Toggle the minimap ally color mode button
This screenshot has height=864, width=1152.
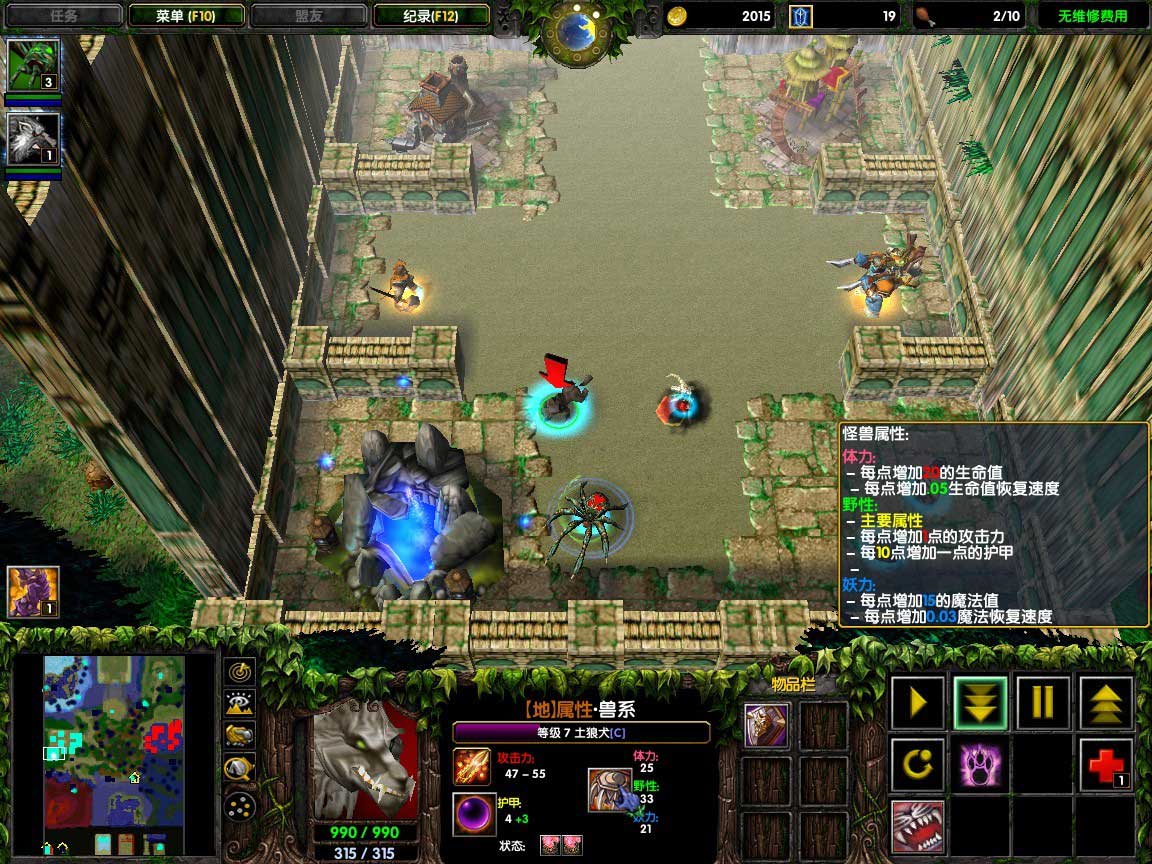pos(240,736)
